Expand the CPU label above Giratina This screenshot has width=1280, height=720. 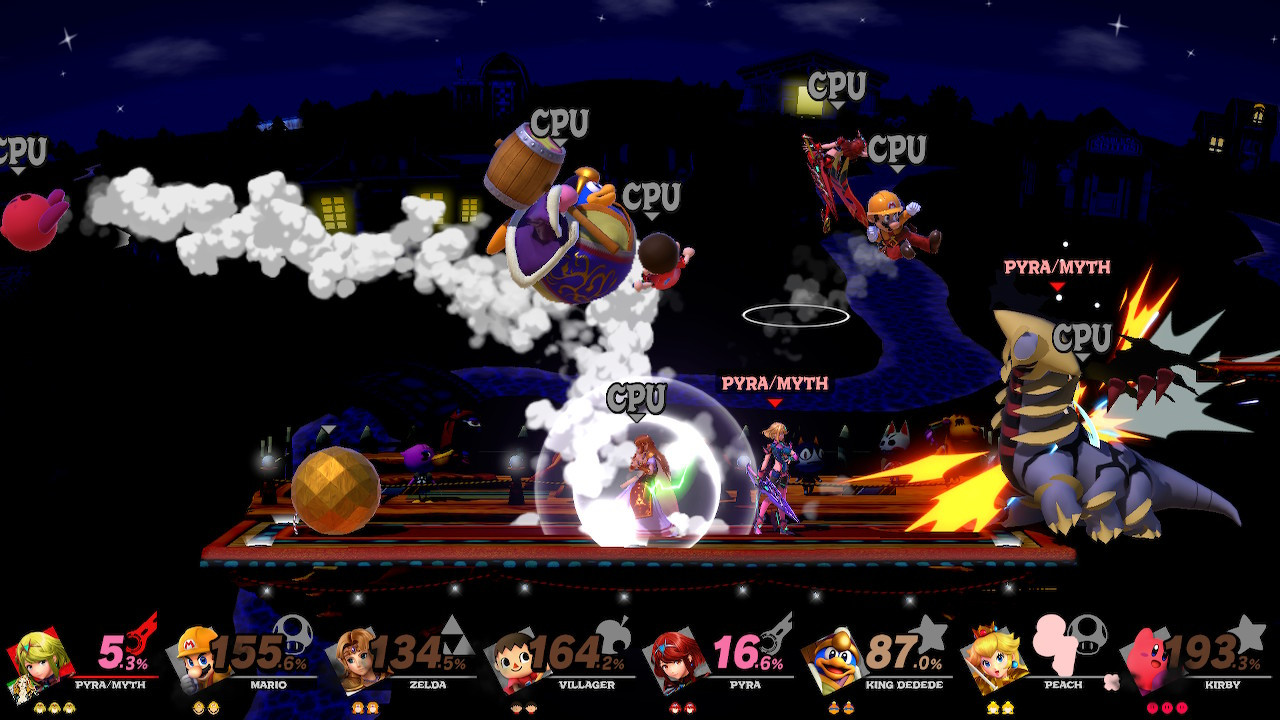(x=1084, y=335)
